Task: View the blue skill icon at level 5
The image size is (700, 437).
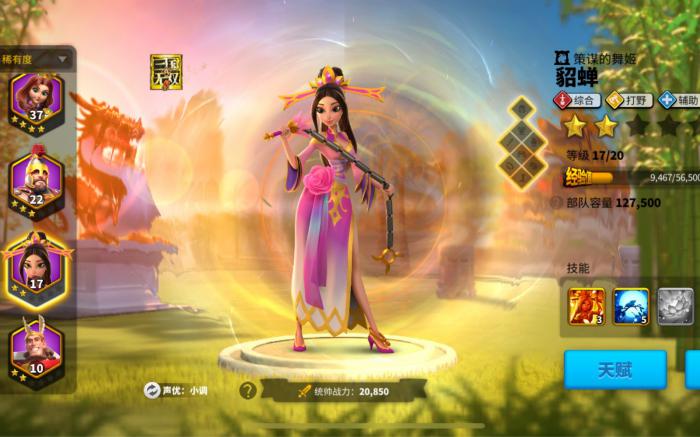Action: [631, 306]
